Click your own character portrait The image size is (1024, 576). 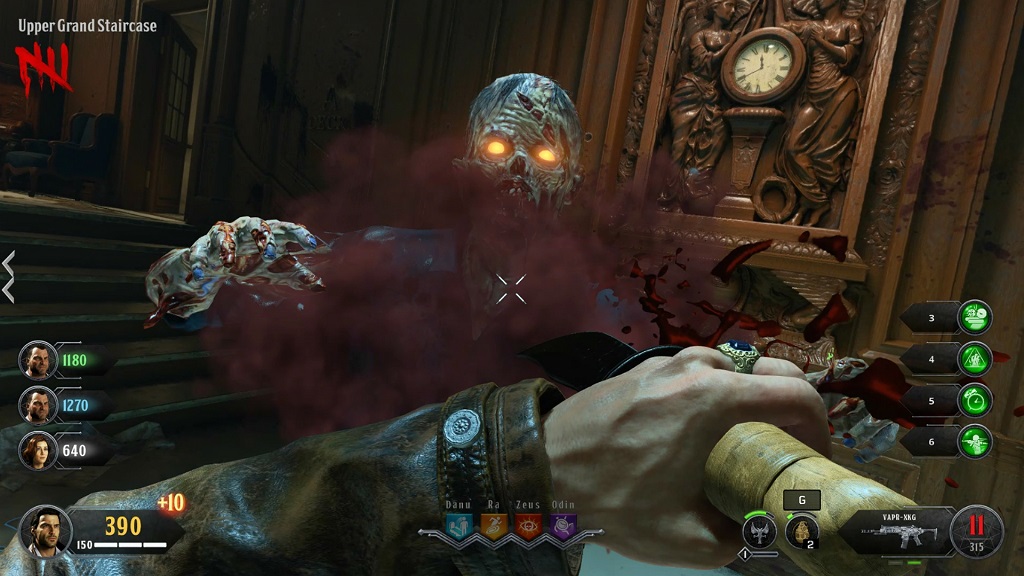point(44,529)
